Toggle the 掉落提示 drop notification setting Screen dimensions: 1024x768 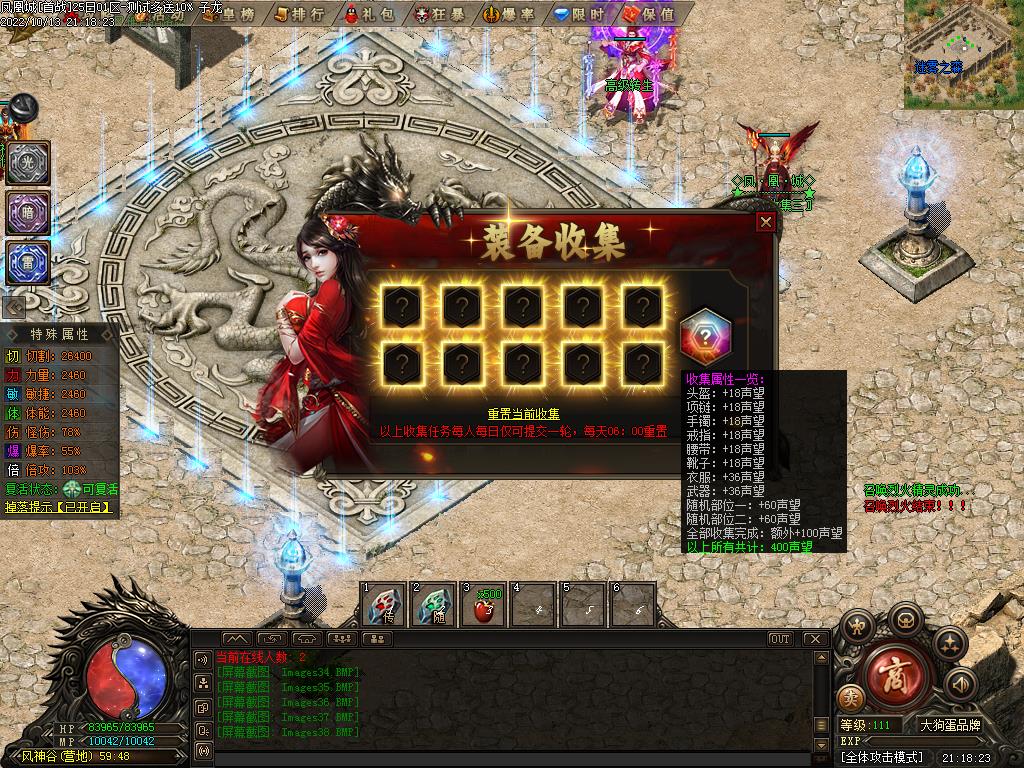[x=59, y=508]
